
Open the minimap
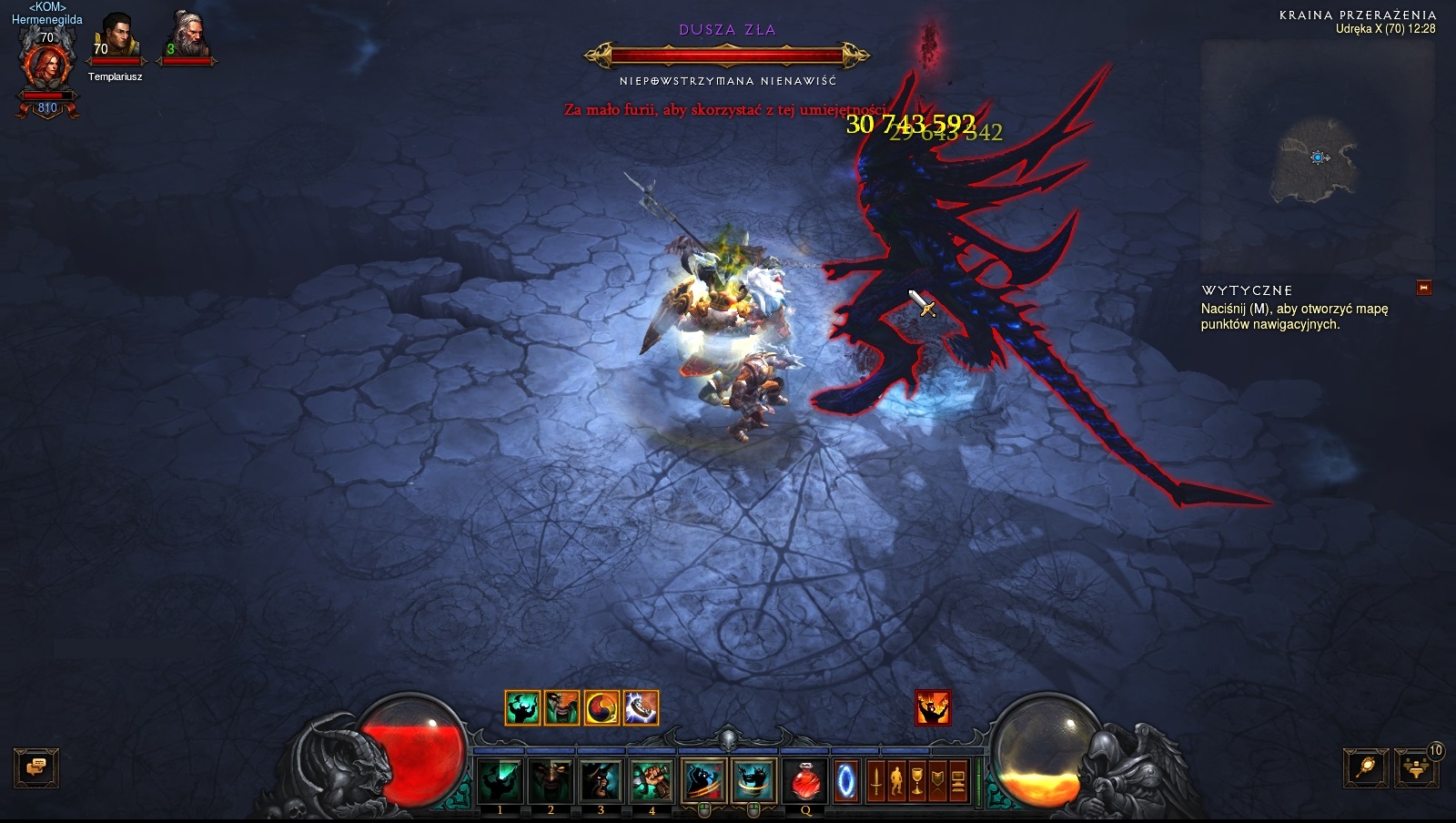[1317, 157]
